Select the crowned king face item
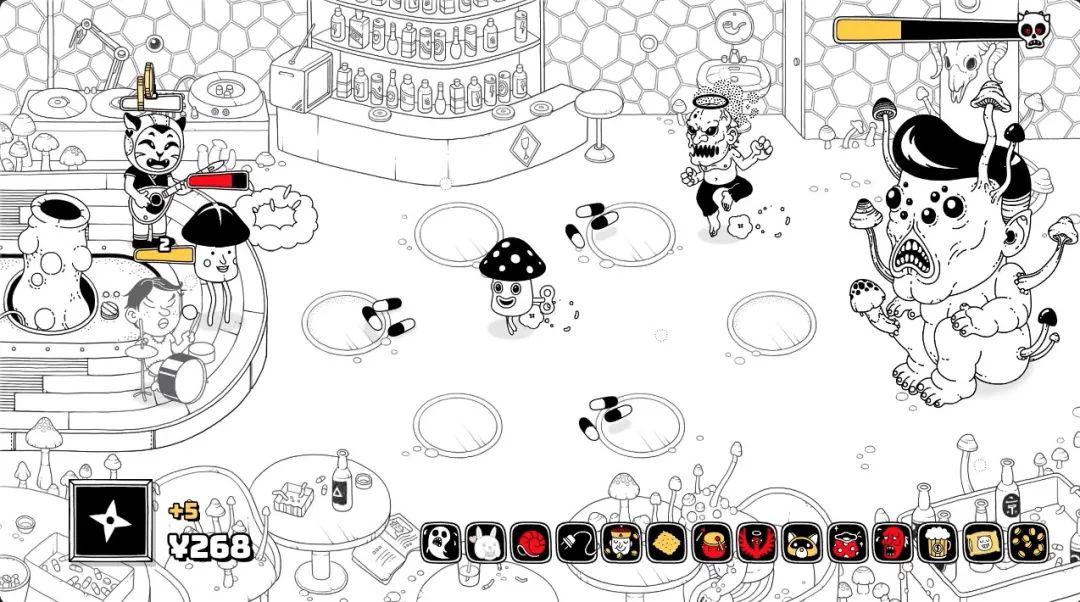The width and height of the screenshot is (1080, 602). coord(621,543)
